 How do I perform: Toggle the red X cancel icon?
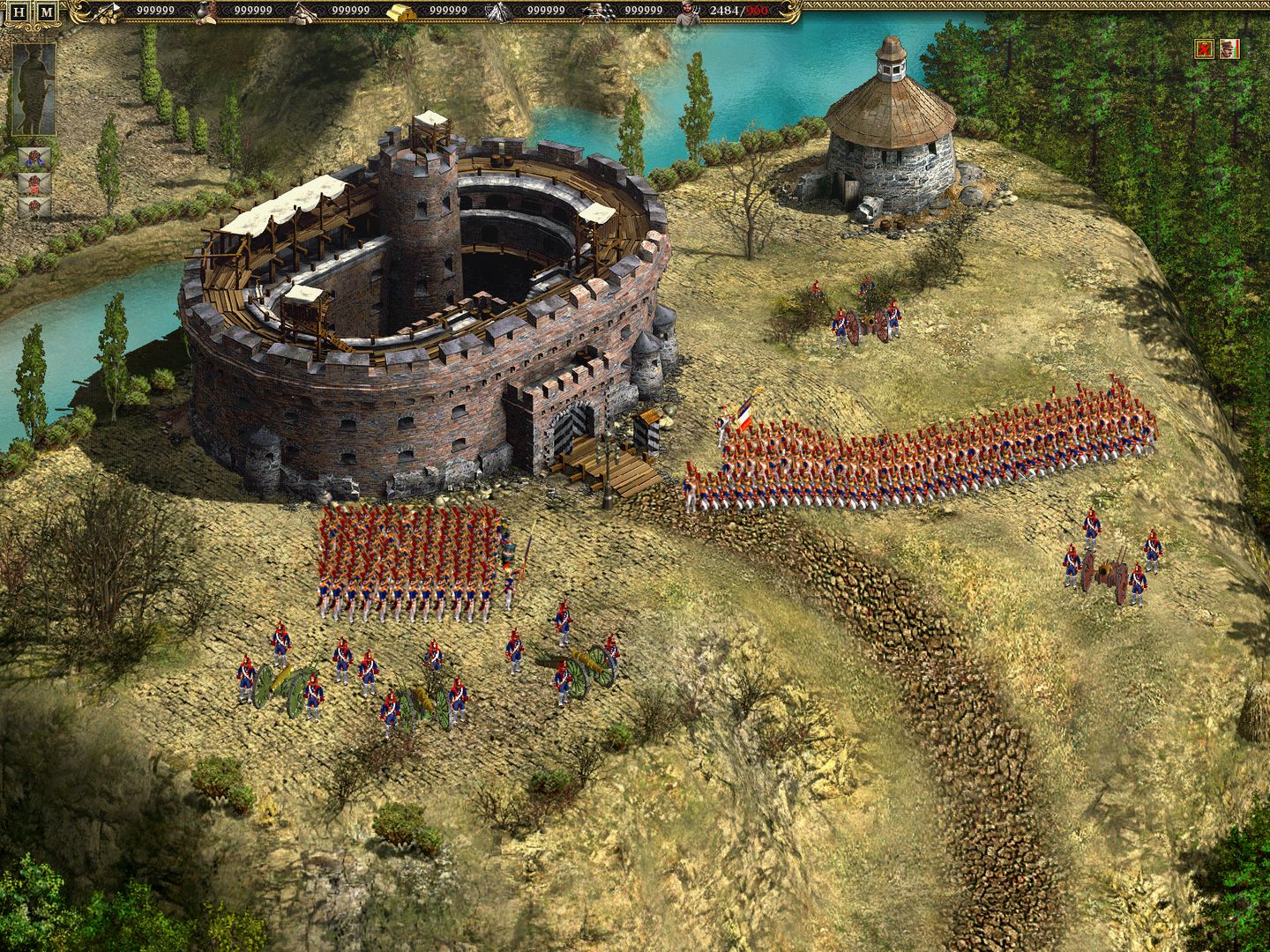pyautogui.click(x=1205, y=49)
